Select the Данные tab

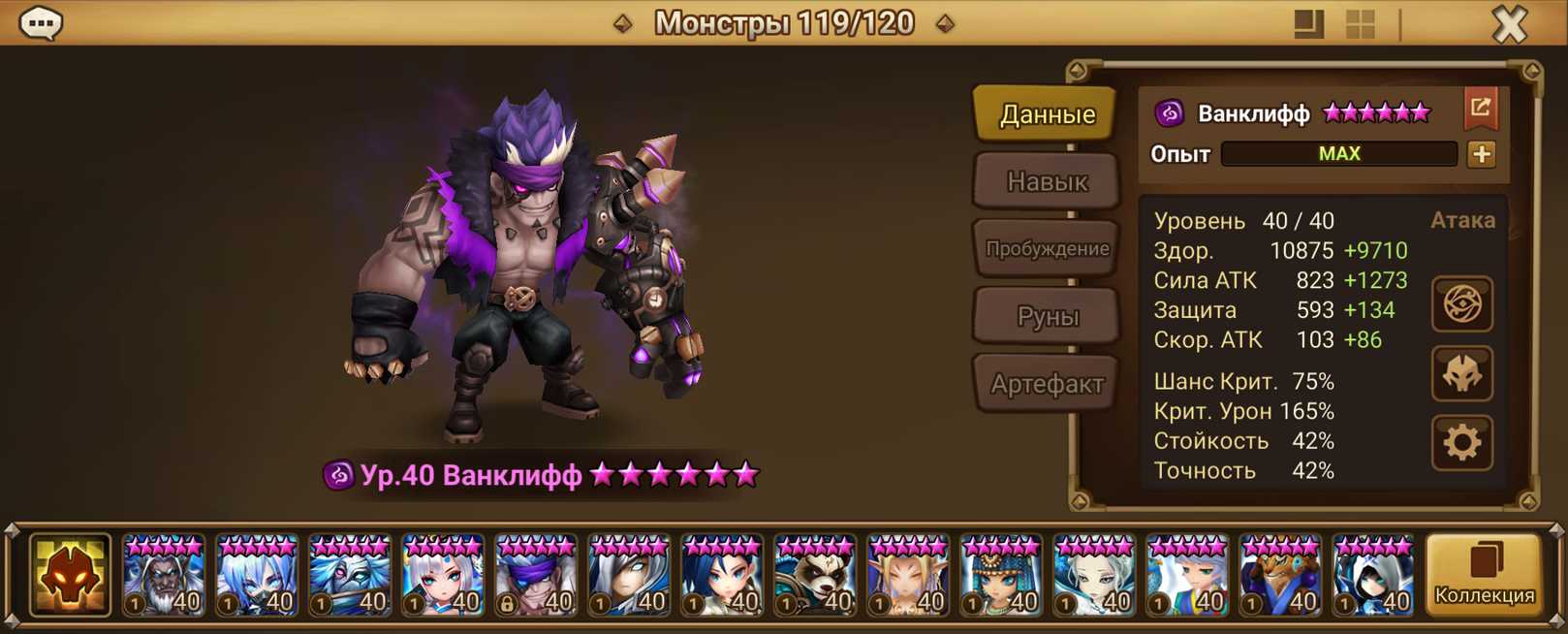tap(1047, 114)
